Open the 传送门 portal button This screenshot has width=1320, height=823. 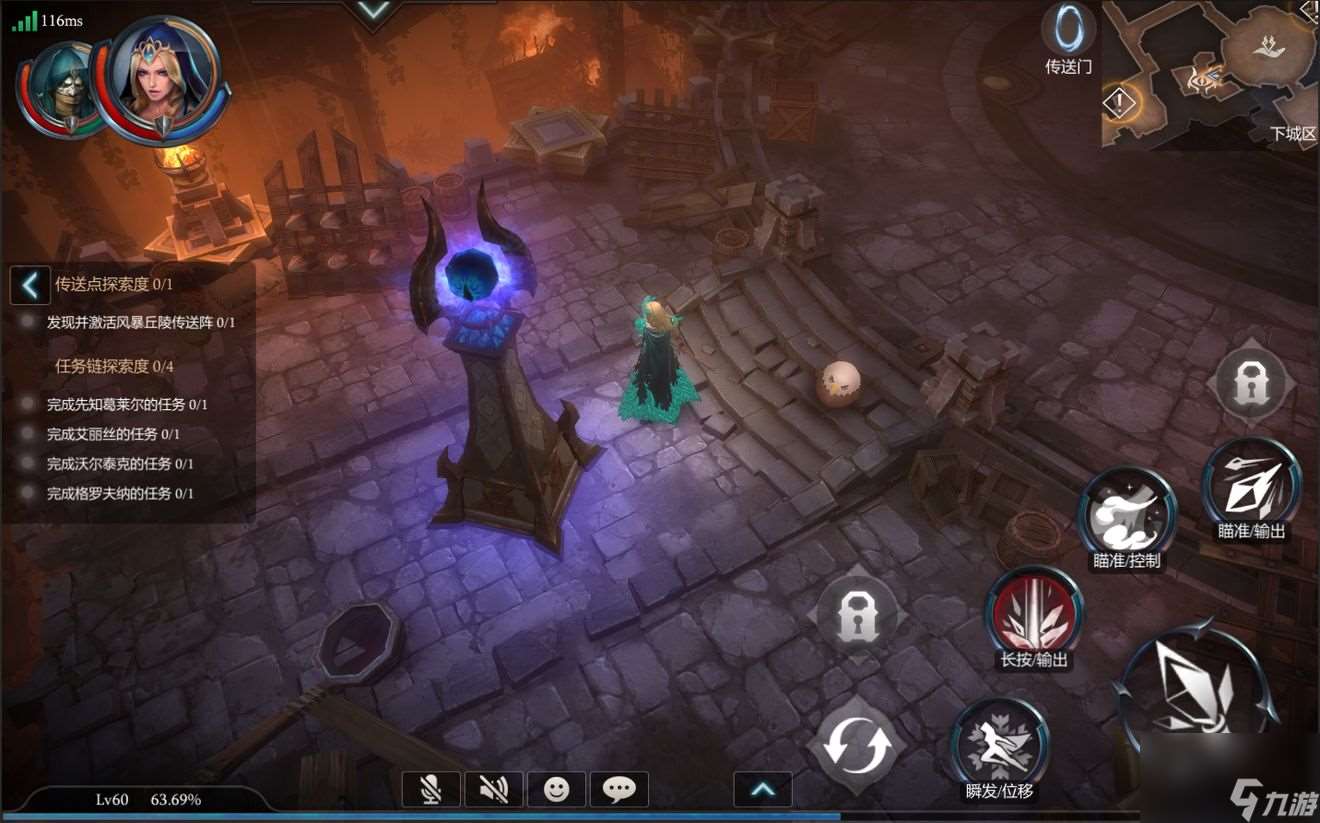coord(1068,30)
